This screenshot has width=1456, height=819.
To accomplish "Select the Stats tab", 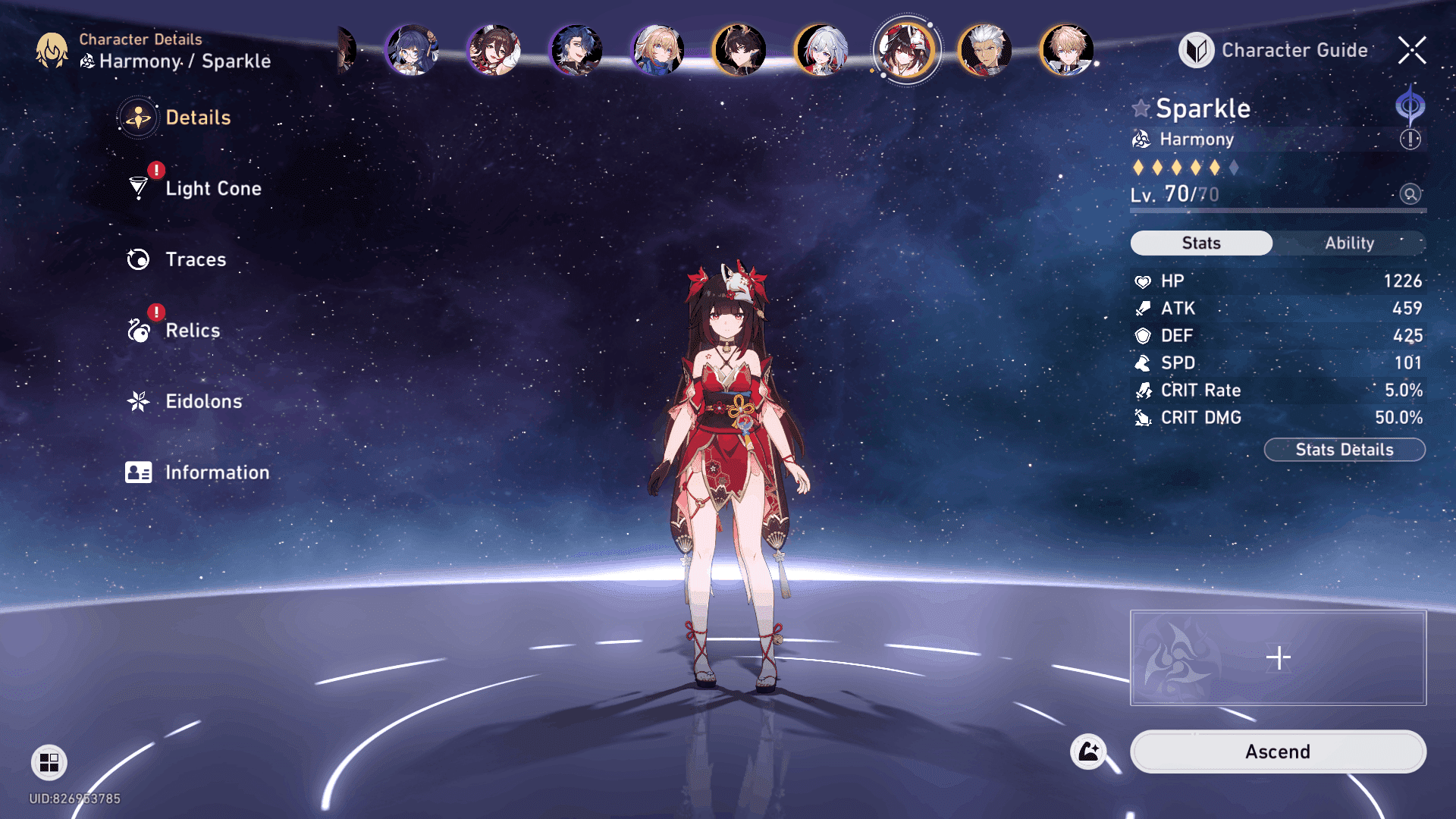I will pos(1201,243).
